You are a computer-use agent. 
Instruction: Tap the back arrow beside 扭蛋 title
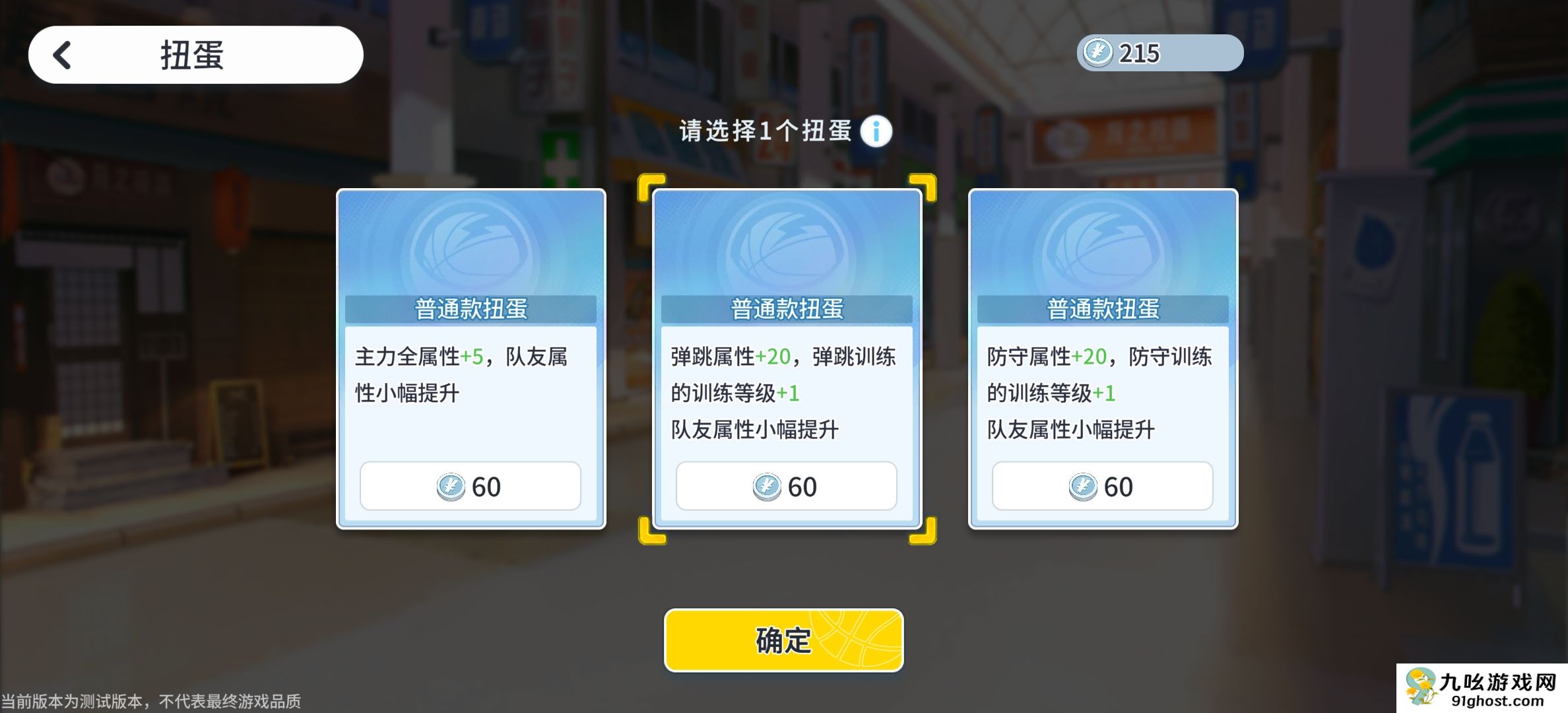pyautogui.click(x=63, y=54)
